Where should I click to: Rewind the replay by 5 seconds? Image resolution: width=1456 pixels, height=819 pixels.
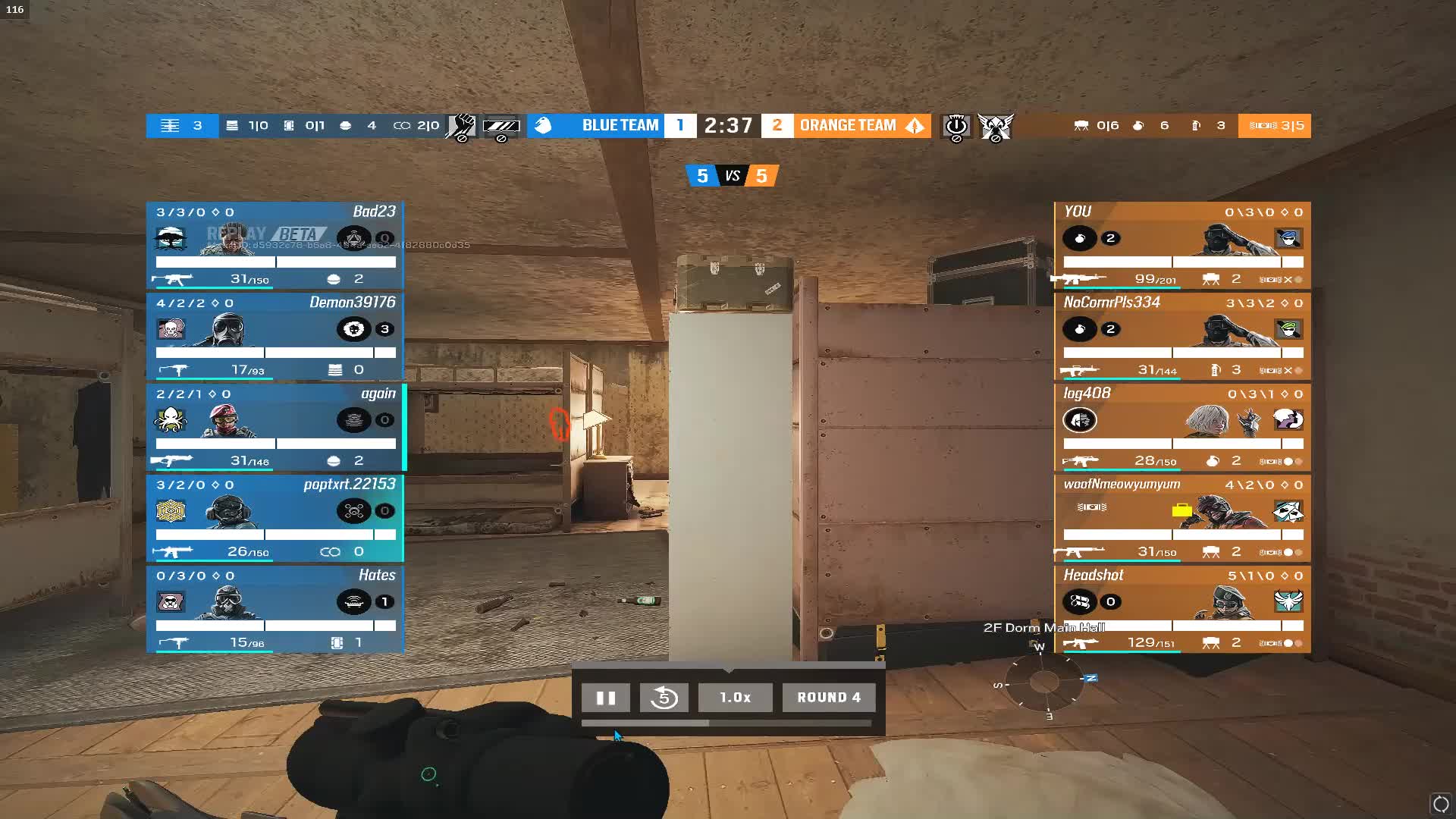point(664,698)
